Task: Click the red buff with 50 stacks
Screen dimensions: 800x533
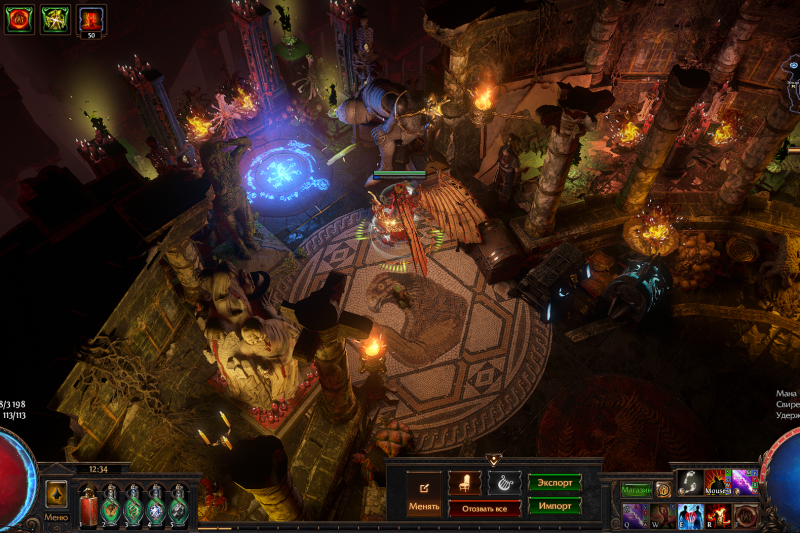Action: click(x=92, y=19)
